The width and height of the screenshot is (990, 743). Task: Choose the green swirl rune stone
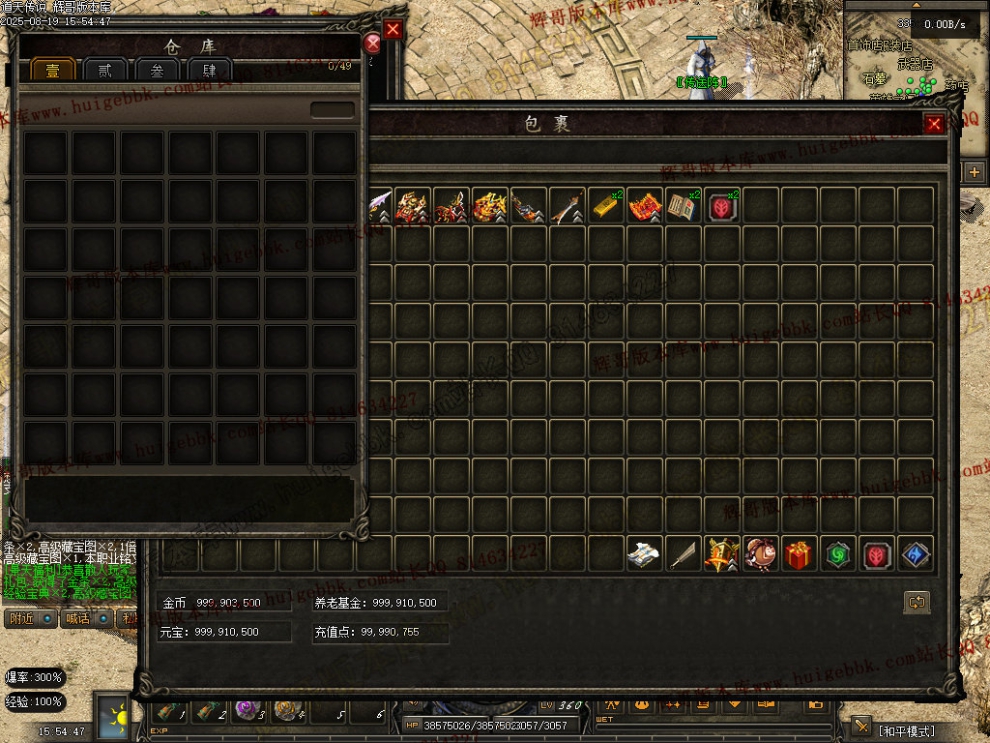(x=837, y=555)
